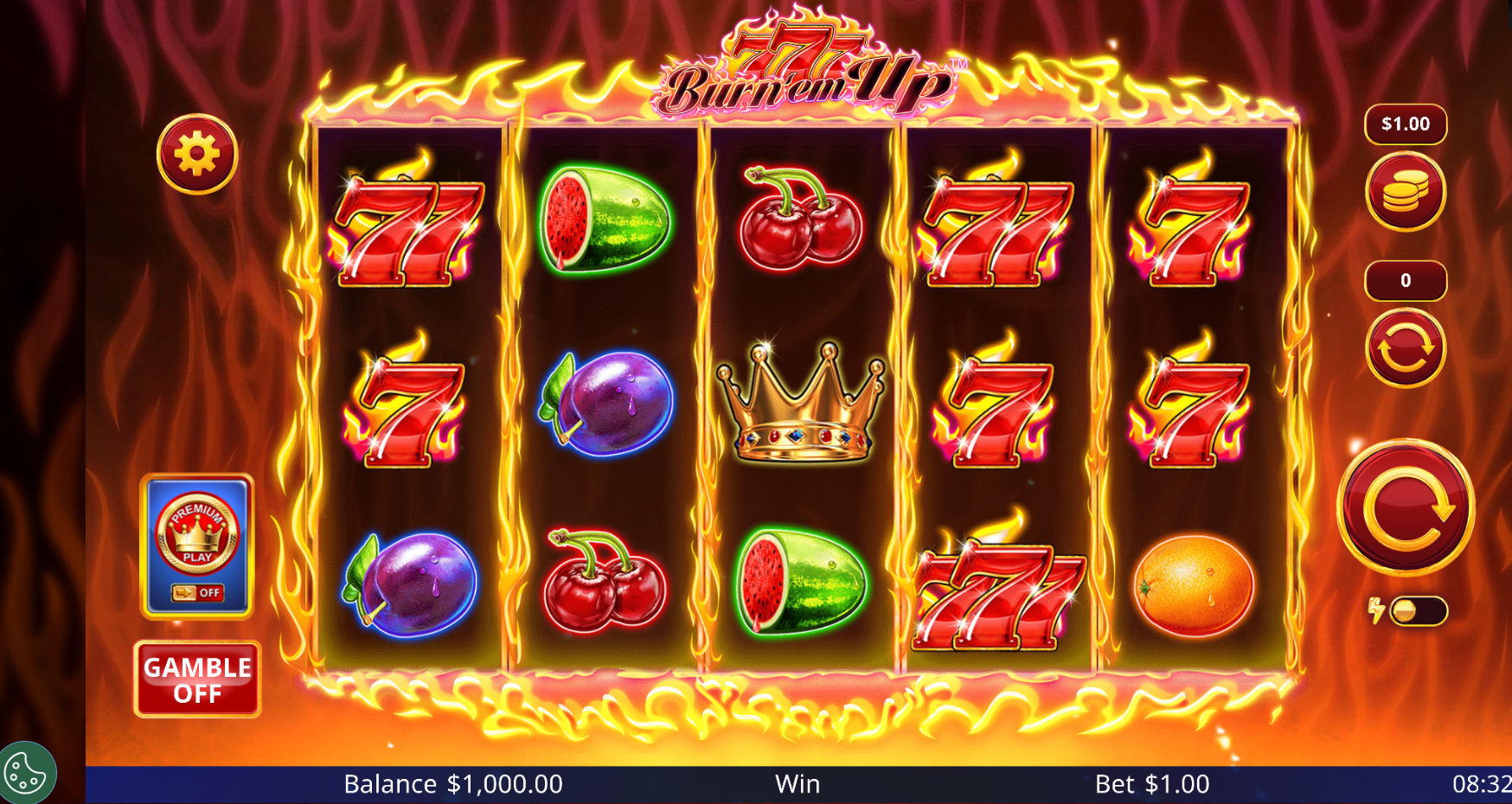Spin the reels with the big button
Screen dimensions: 1512x804
click(1406, 508)
